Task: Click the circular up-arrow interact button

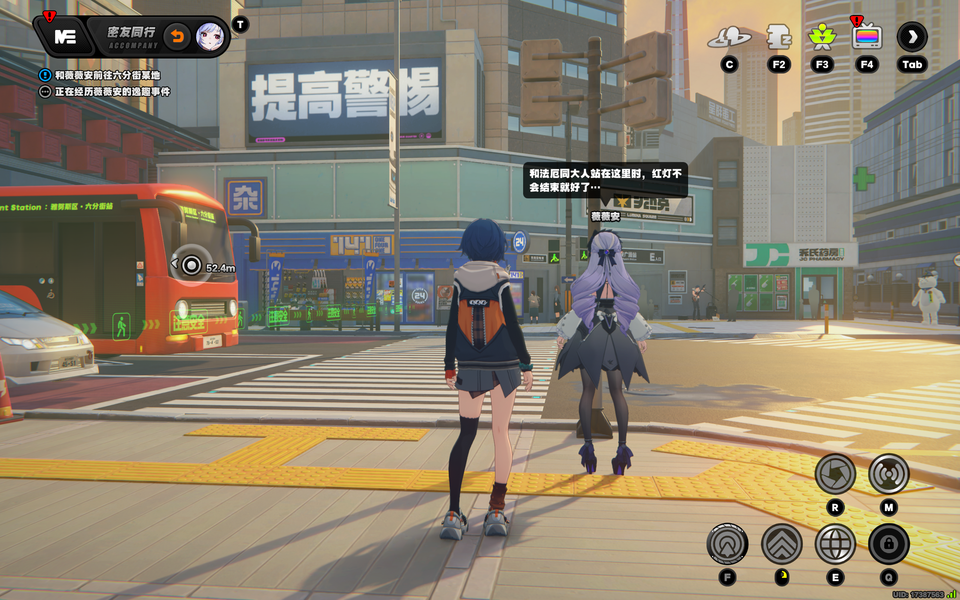Action: coord(727,544)
